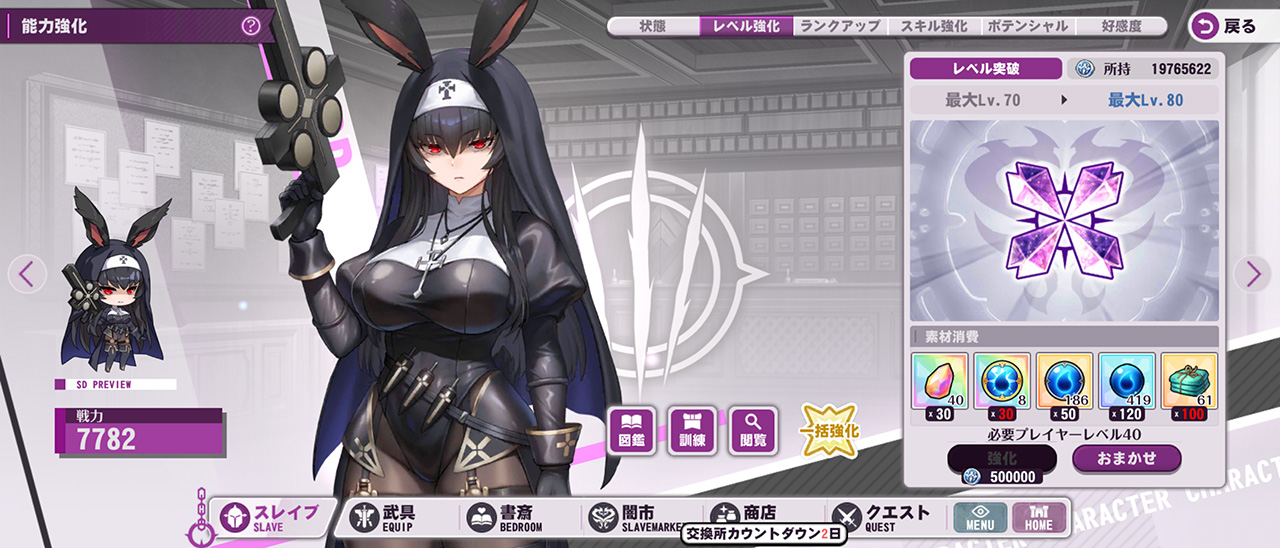Switch to the 好感度 tab
Viewport: 1280px width, 548px height.
tap(1119, 26)
